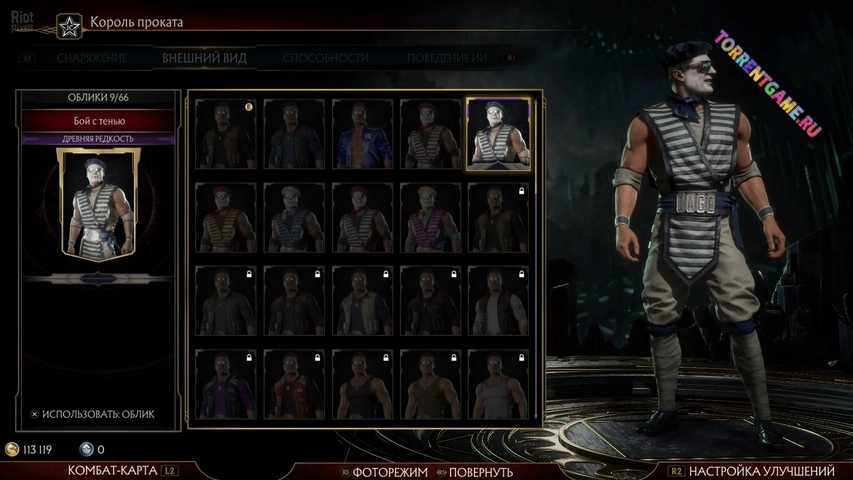Choose the locked red jacket skin
Image resolution: width=853 pixels, height=480 pixels.
pyautogui.click(x=295, y=383)
